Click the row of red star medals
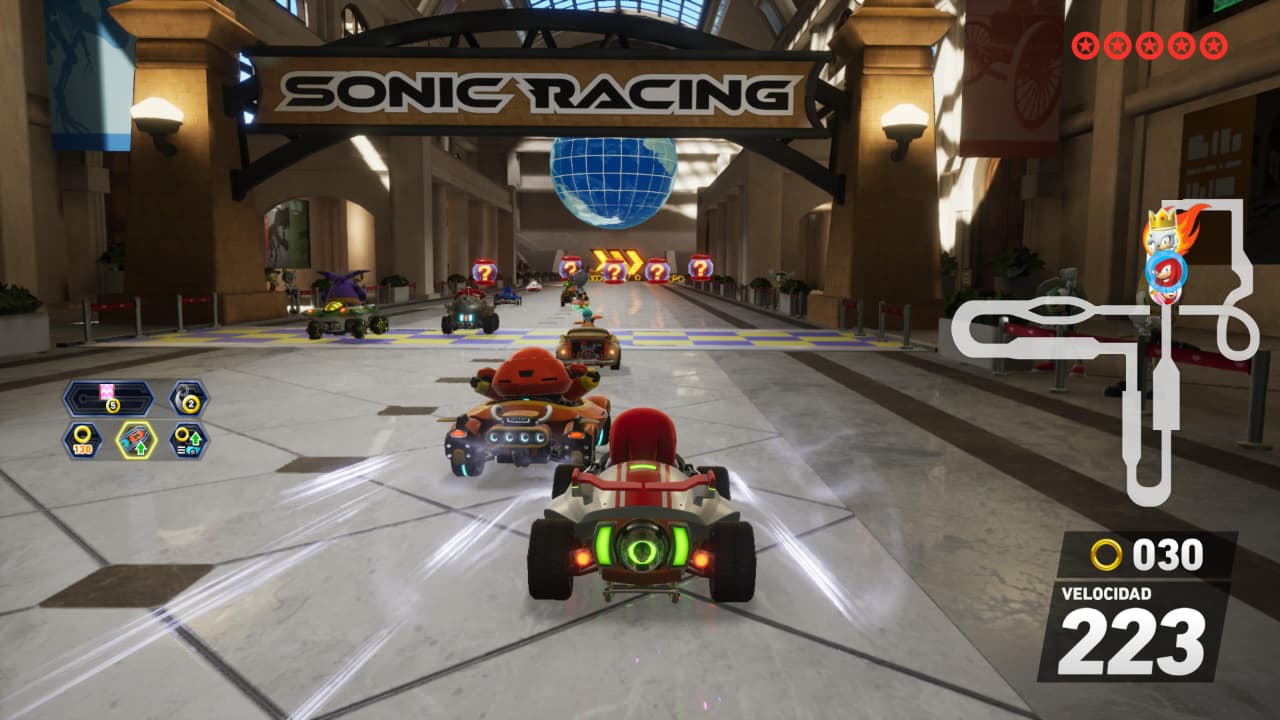The image size is (1280, 720). click(x=1149, y=45)
